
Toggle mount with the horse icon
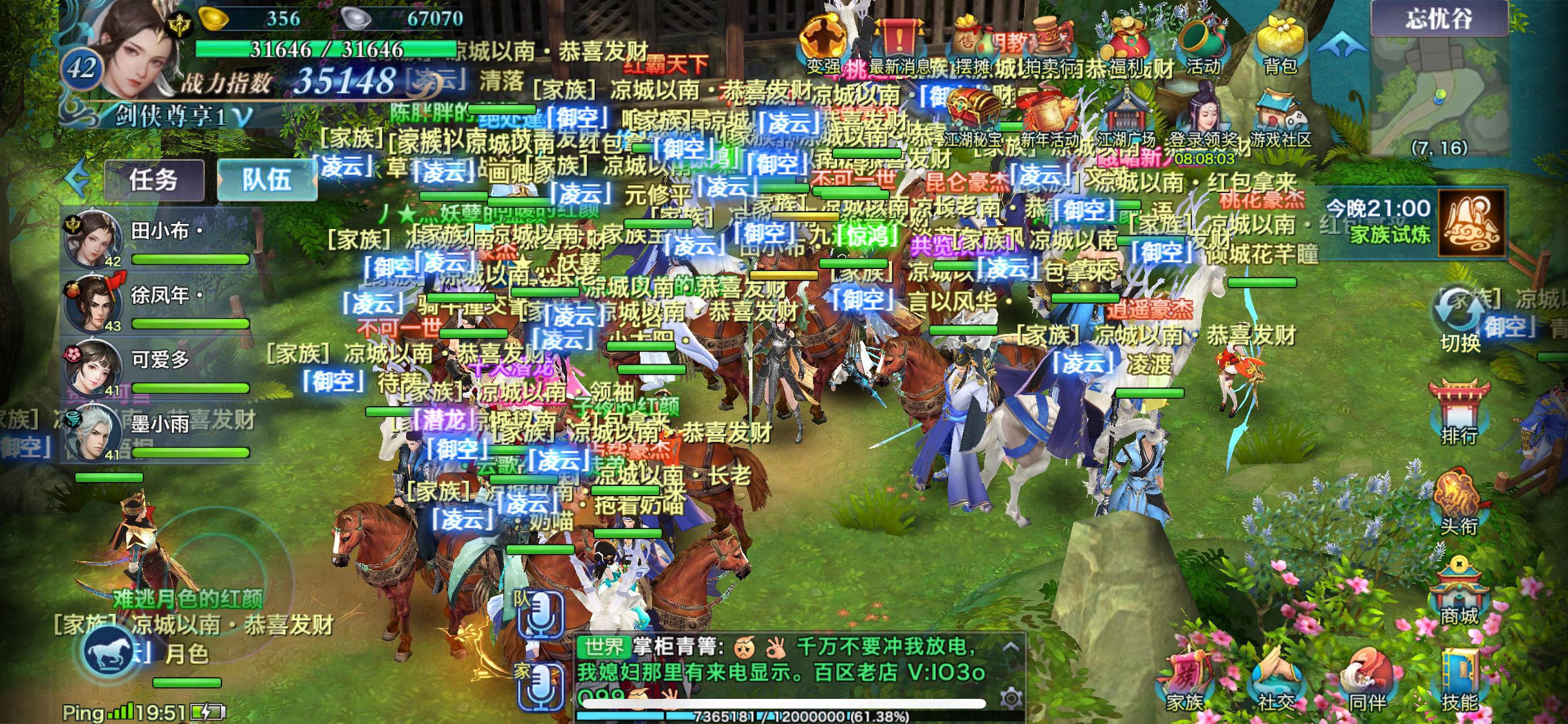[106, 651]
